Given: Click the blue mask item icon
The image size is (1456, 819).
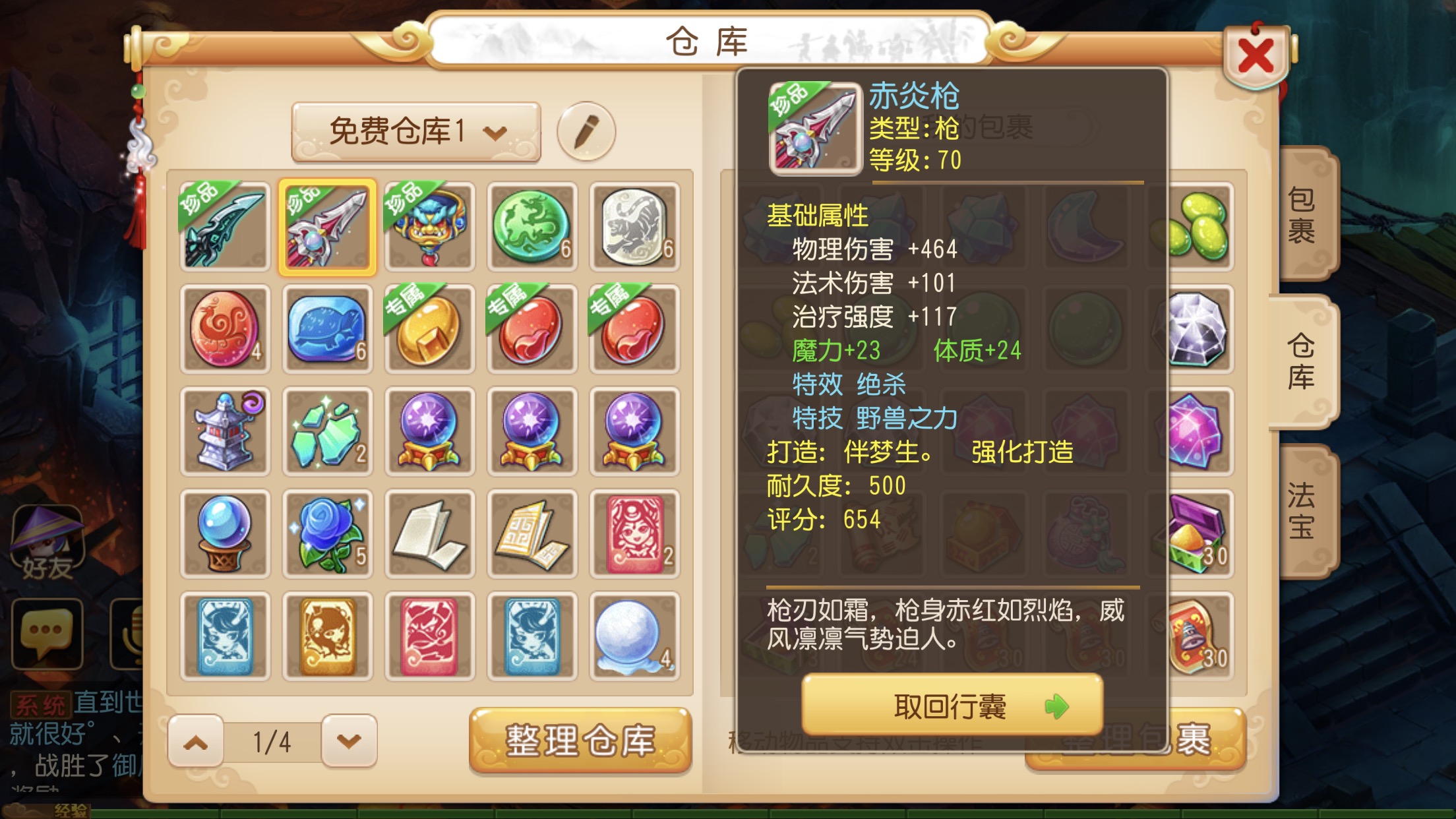Looking at the screenshot, I should click(430, 225).
